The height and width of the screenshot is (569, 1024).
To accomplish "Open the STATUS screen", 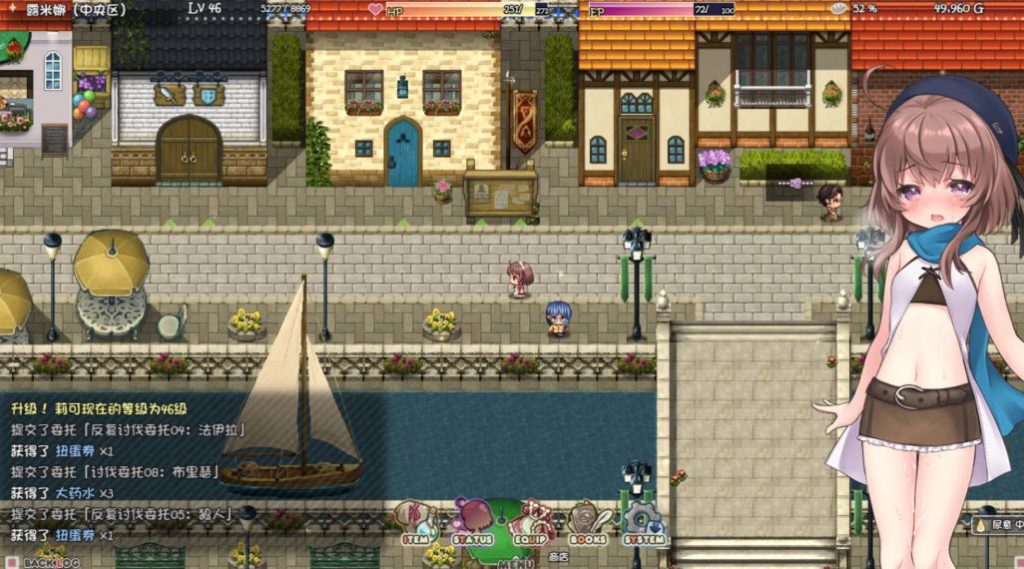I will [473, 524].
